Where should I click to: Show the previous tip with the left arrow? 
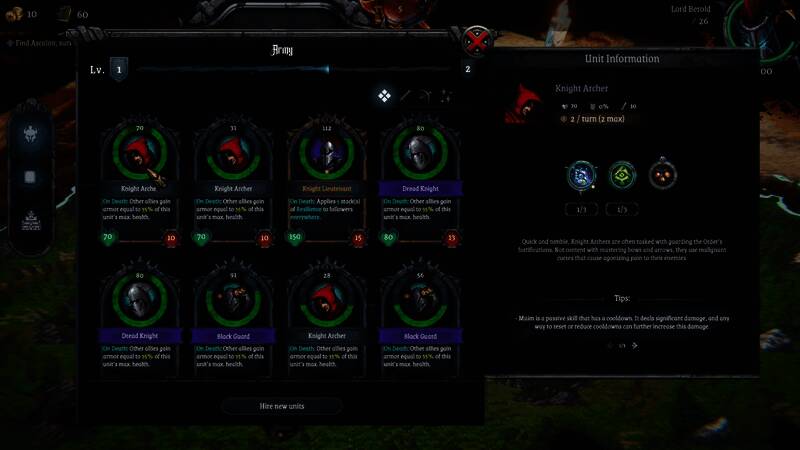[608, 345]
